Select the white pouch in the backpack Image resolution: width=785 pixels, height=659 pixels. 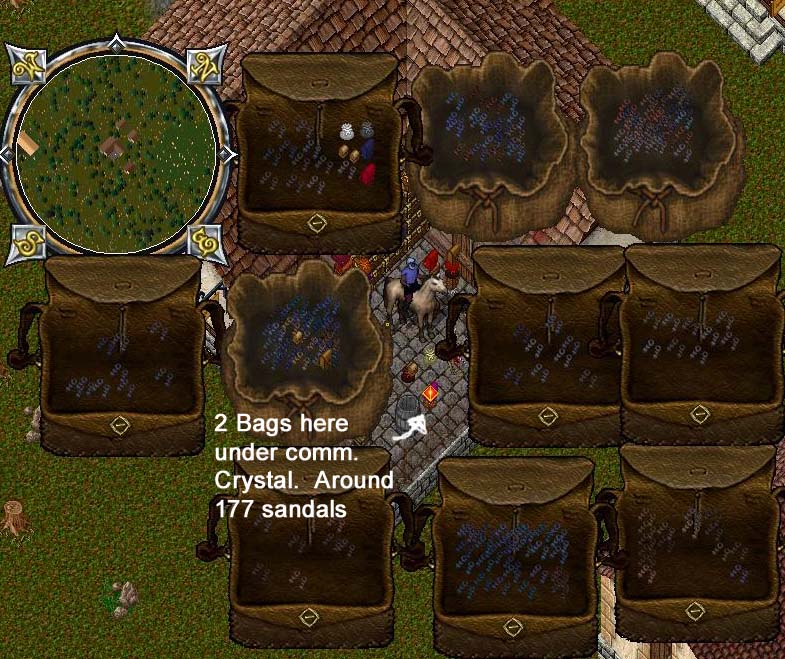pos(349,131)
